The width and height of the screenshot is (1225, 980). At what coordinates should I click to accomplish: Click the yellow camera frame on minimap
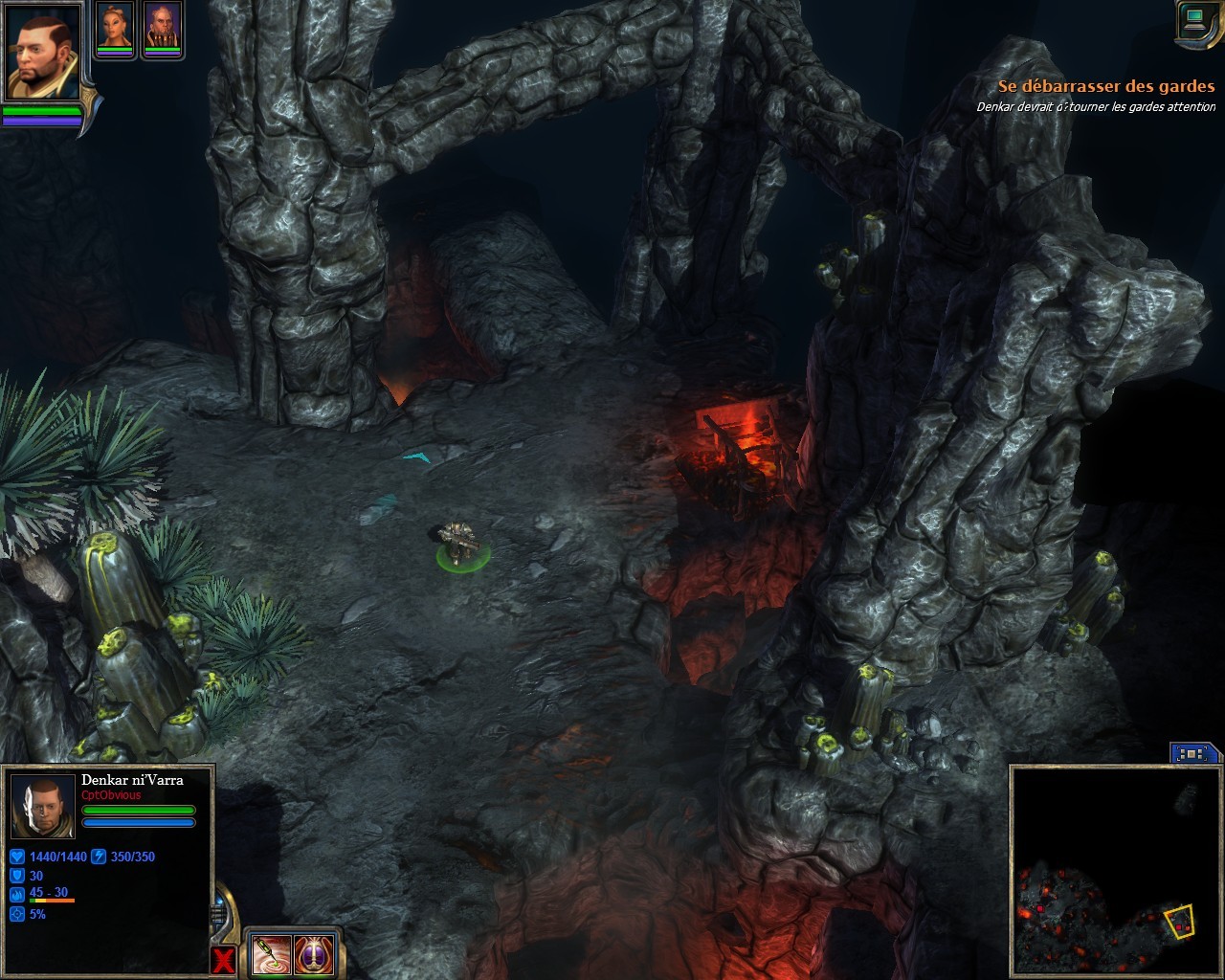(1179, 921)
